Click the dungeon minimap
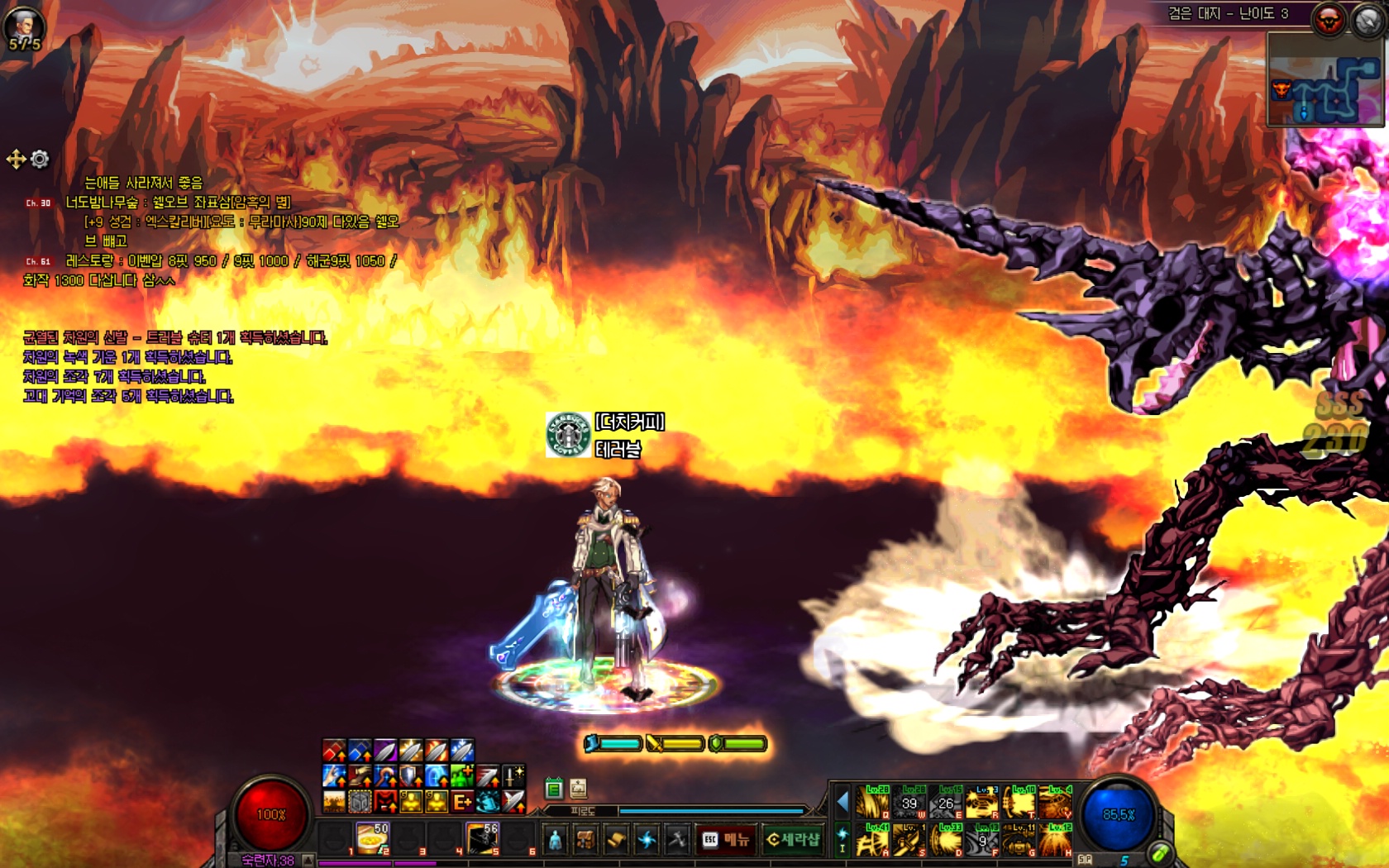1389x868 pixels. point(1325,80)
